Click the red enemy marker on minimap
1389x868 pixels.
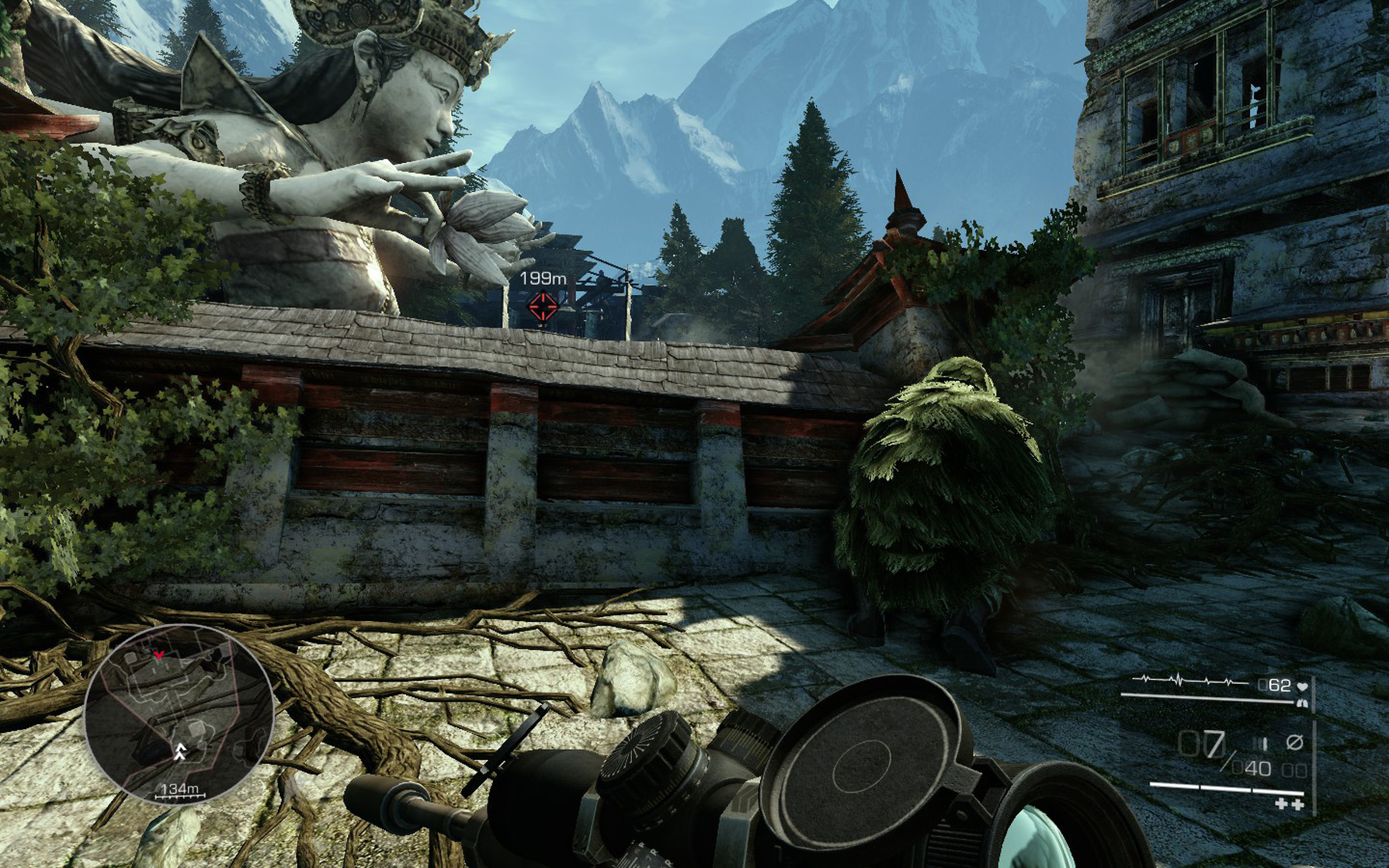point(159,656)
